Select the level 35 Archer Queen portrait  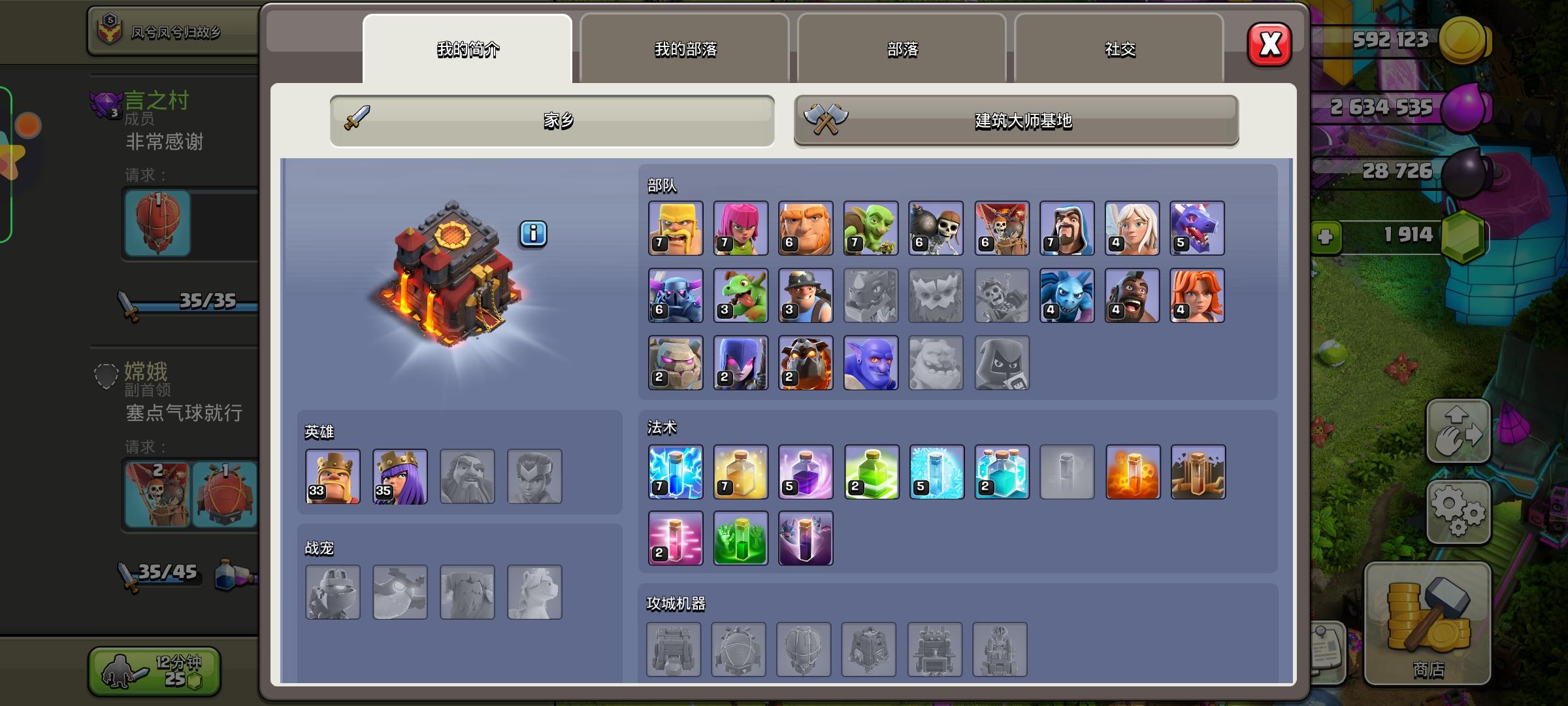pyautogui.click(x=400, y=477)
